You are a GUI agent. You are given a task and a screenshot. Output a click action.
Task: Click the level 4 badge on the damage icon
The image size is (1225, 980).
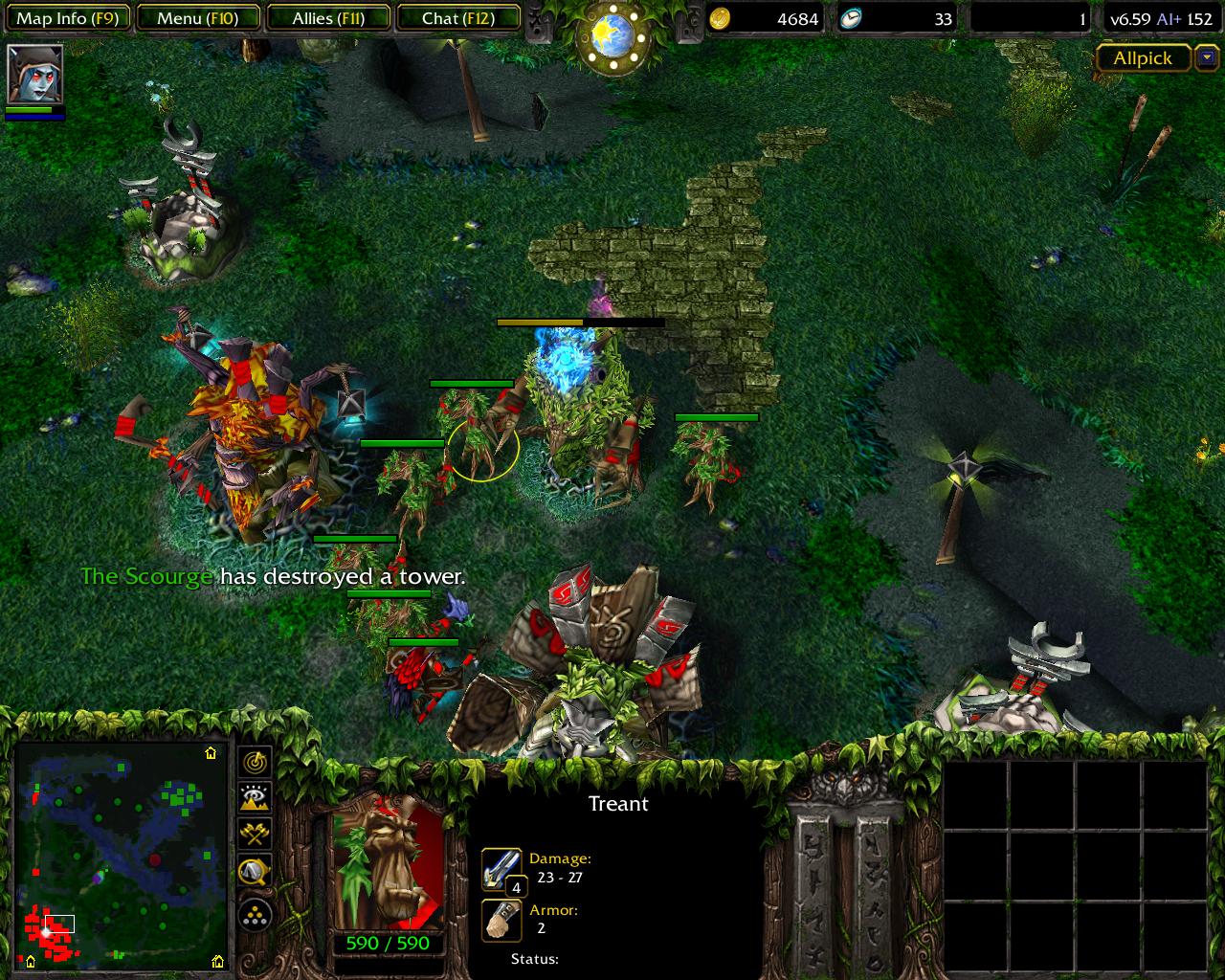[517, 887]
